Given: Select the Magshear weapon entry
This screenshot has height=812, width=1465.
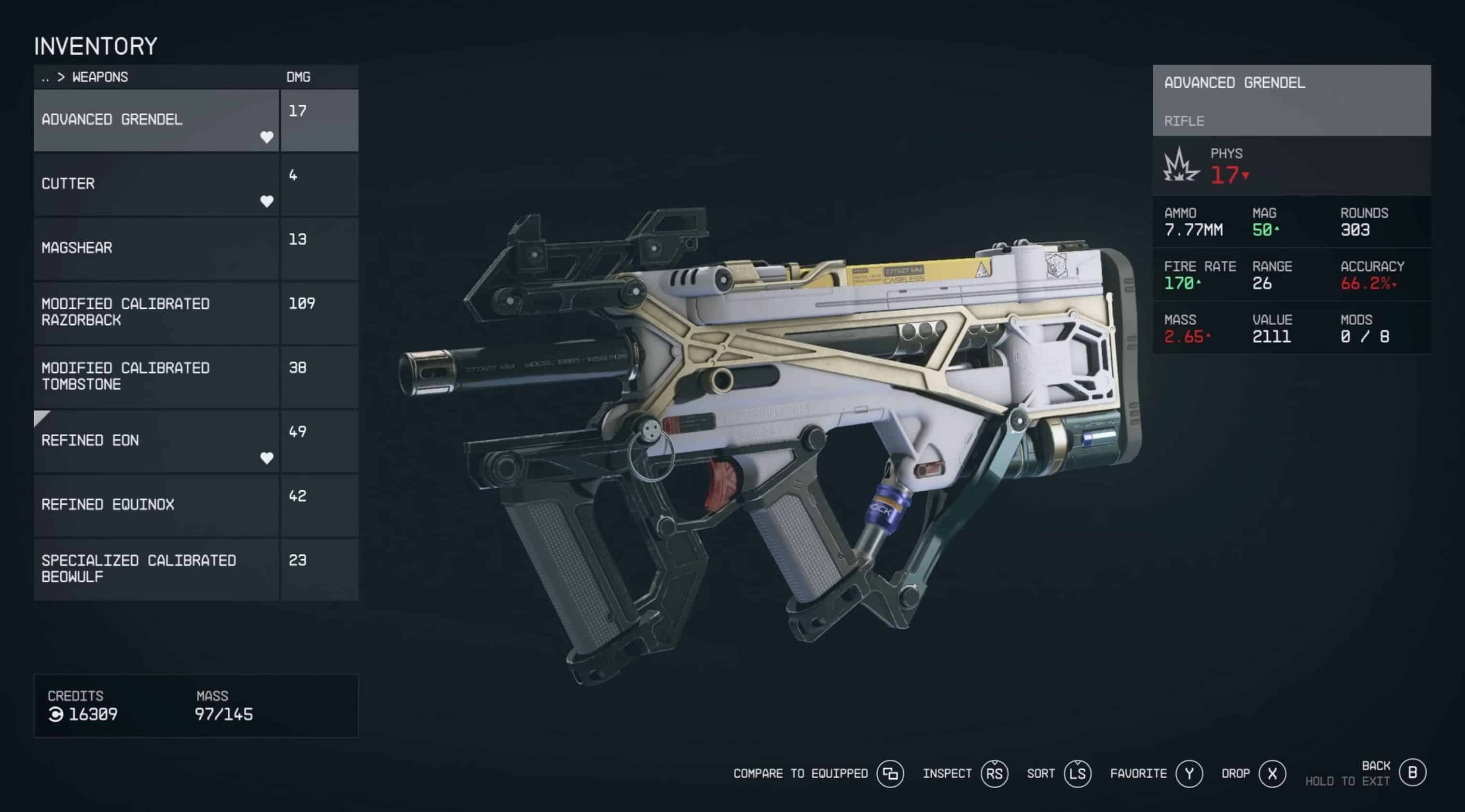Looking at the screenshot, I should 156,248.
